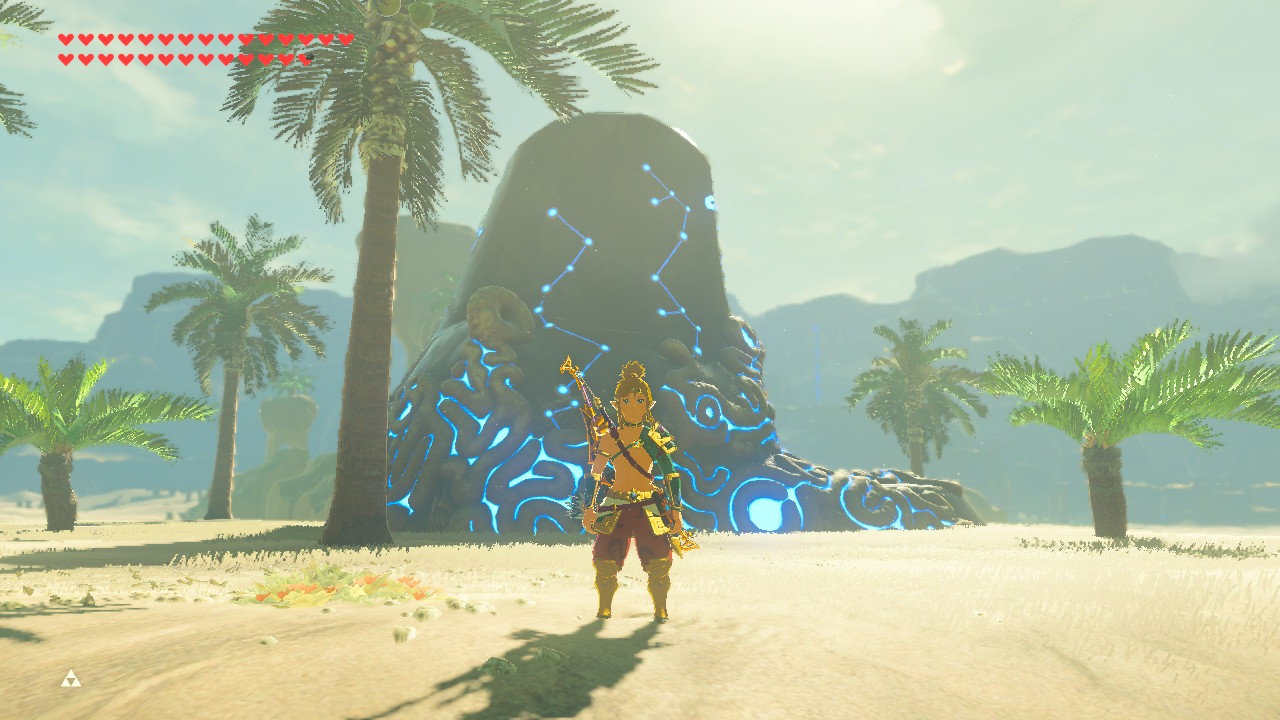Click the final half heart in the bottom row
The height and width of the screenshot is (720, 1280).
pyautogui.click(x=306, y=58)
